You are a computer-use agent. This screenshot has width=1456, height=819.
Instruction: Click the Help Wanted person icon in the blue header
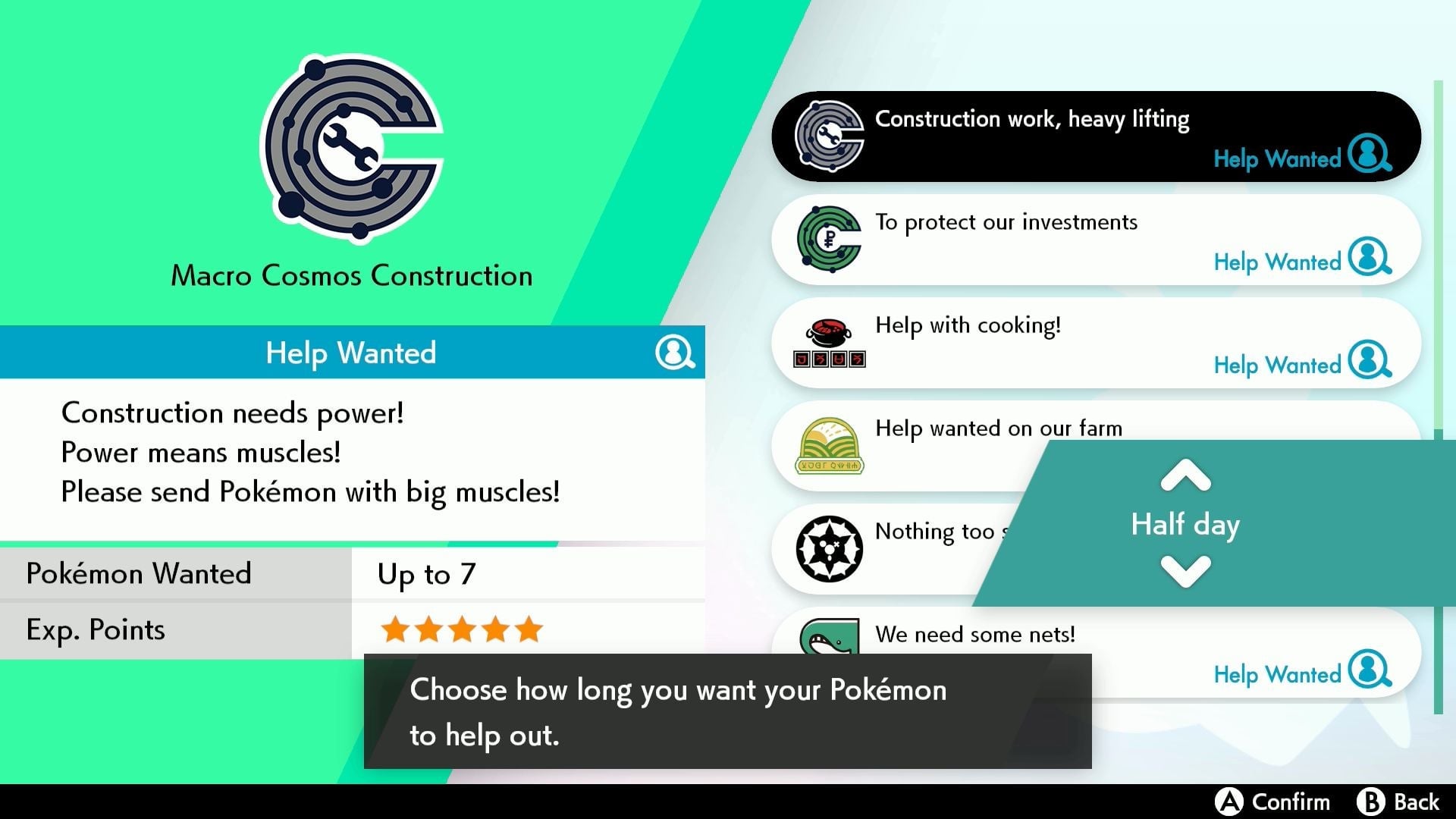[679, 352]
